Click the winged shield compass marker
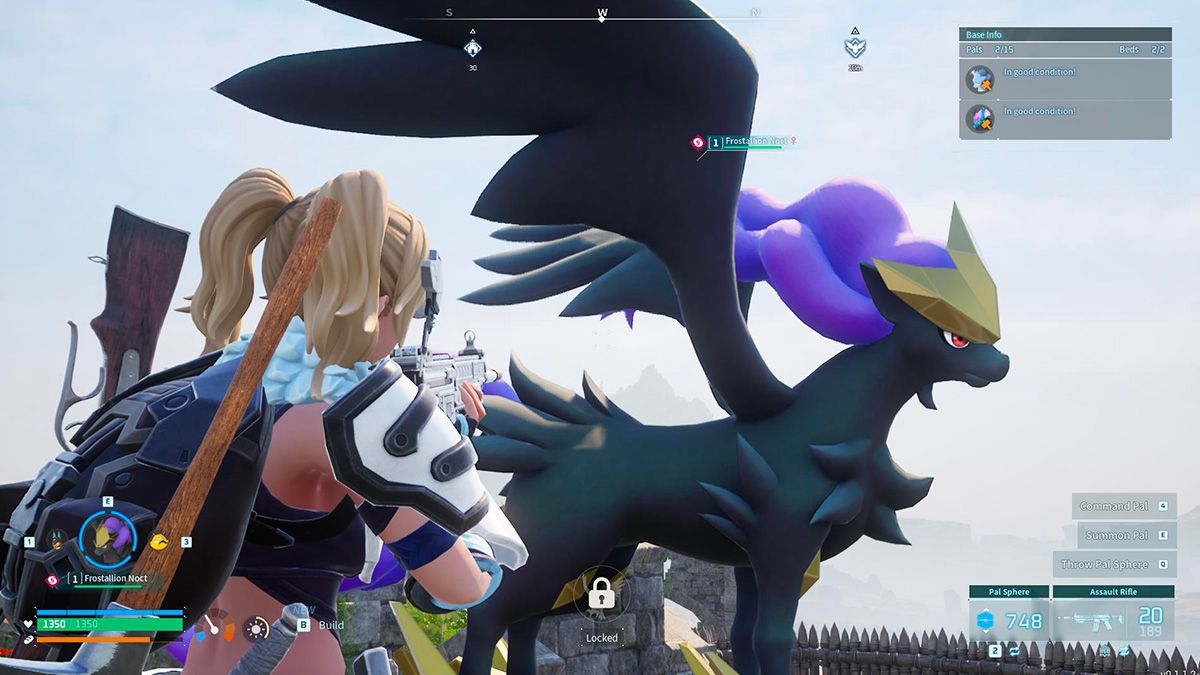Image resolution: width=1200 pixels, height=675 pixels. pos(855,47)
